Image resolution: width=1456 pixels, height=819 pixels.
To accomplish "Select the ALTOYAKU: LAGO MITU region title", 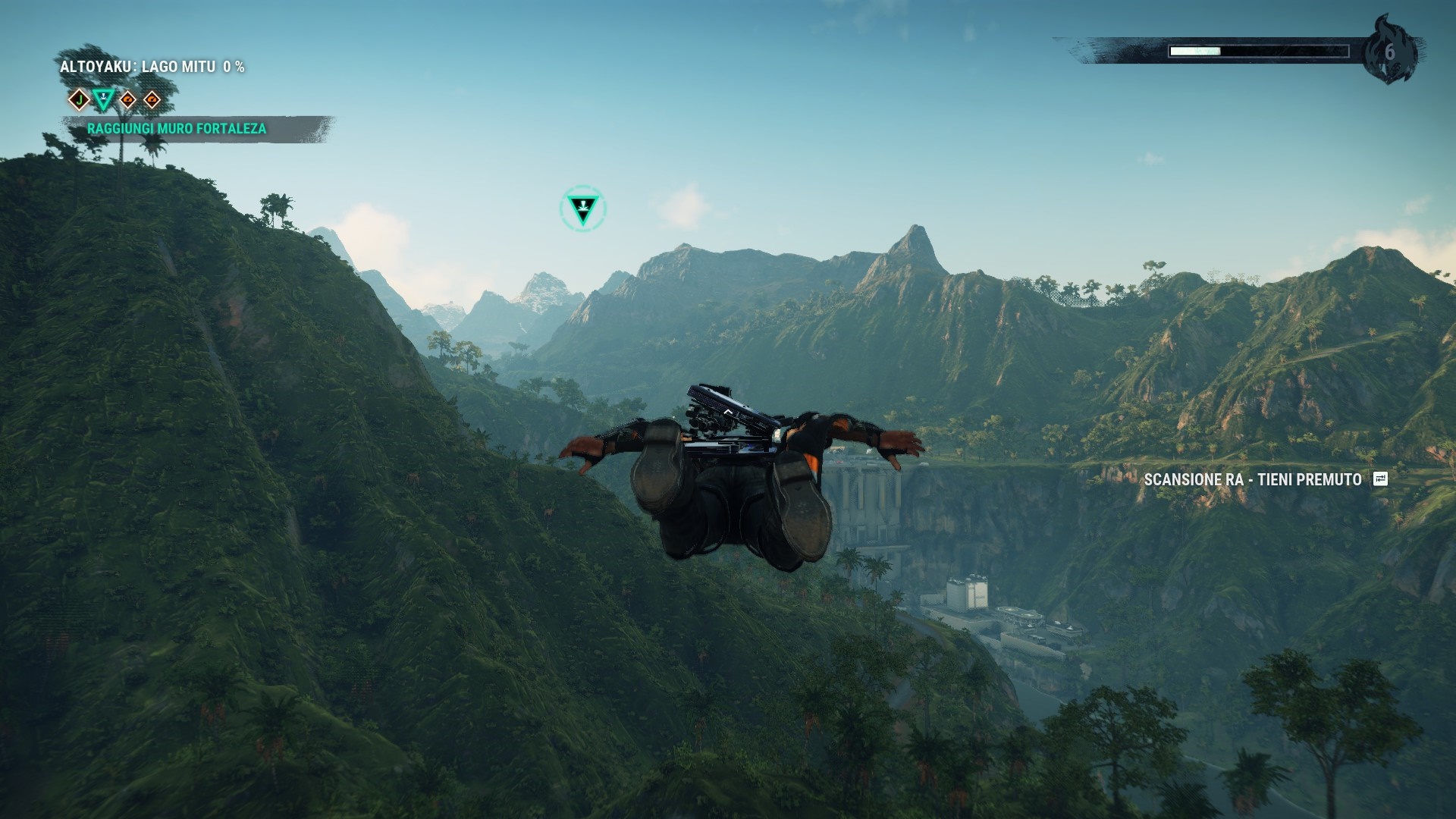I will coord(136,66).
